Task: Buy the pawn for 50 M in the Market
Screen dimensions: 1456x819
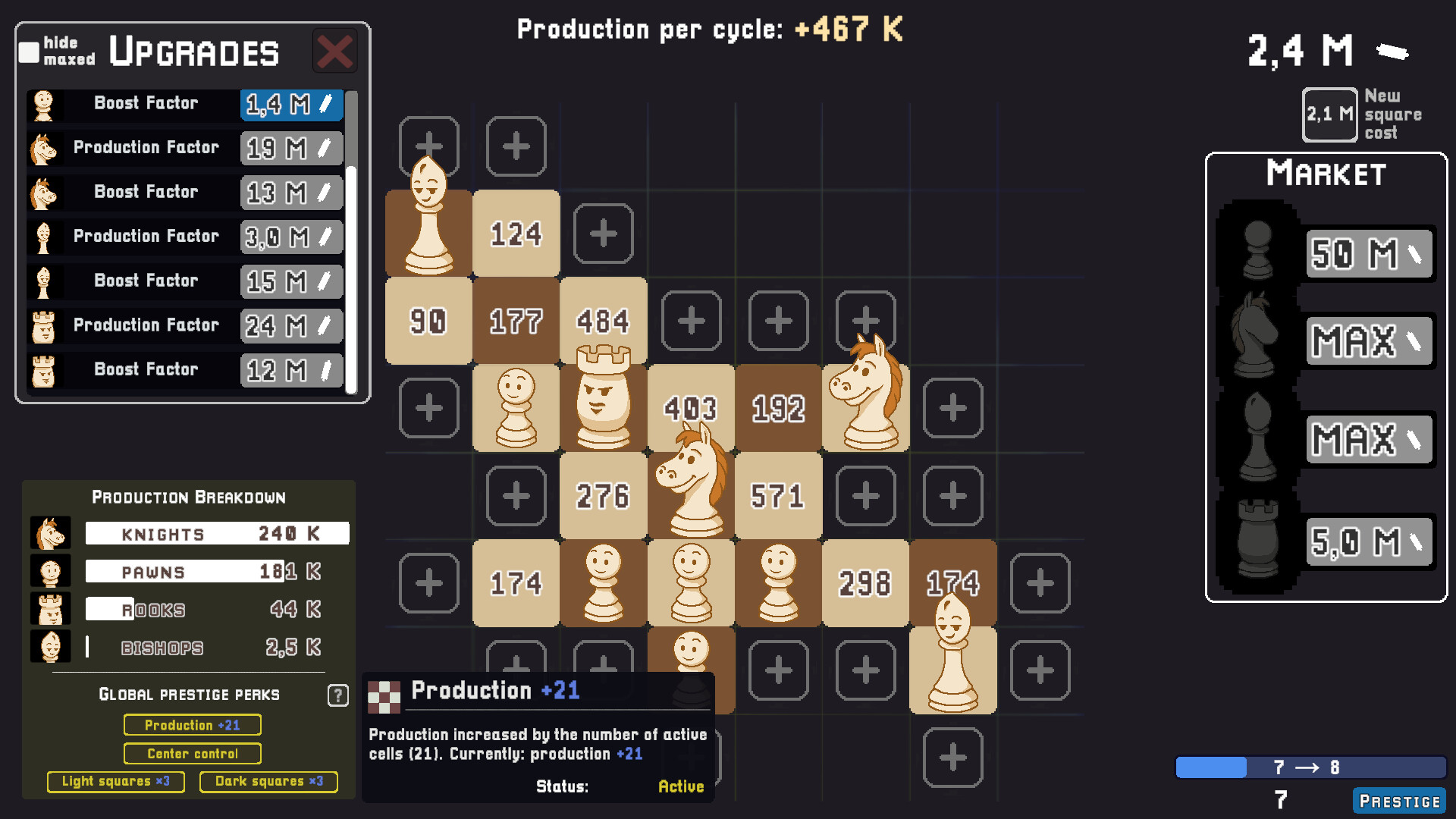Action: coord(1368,254)
